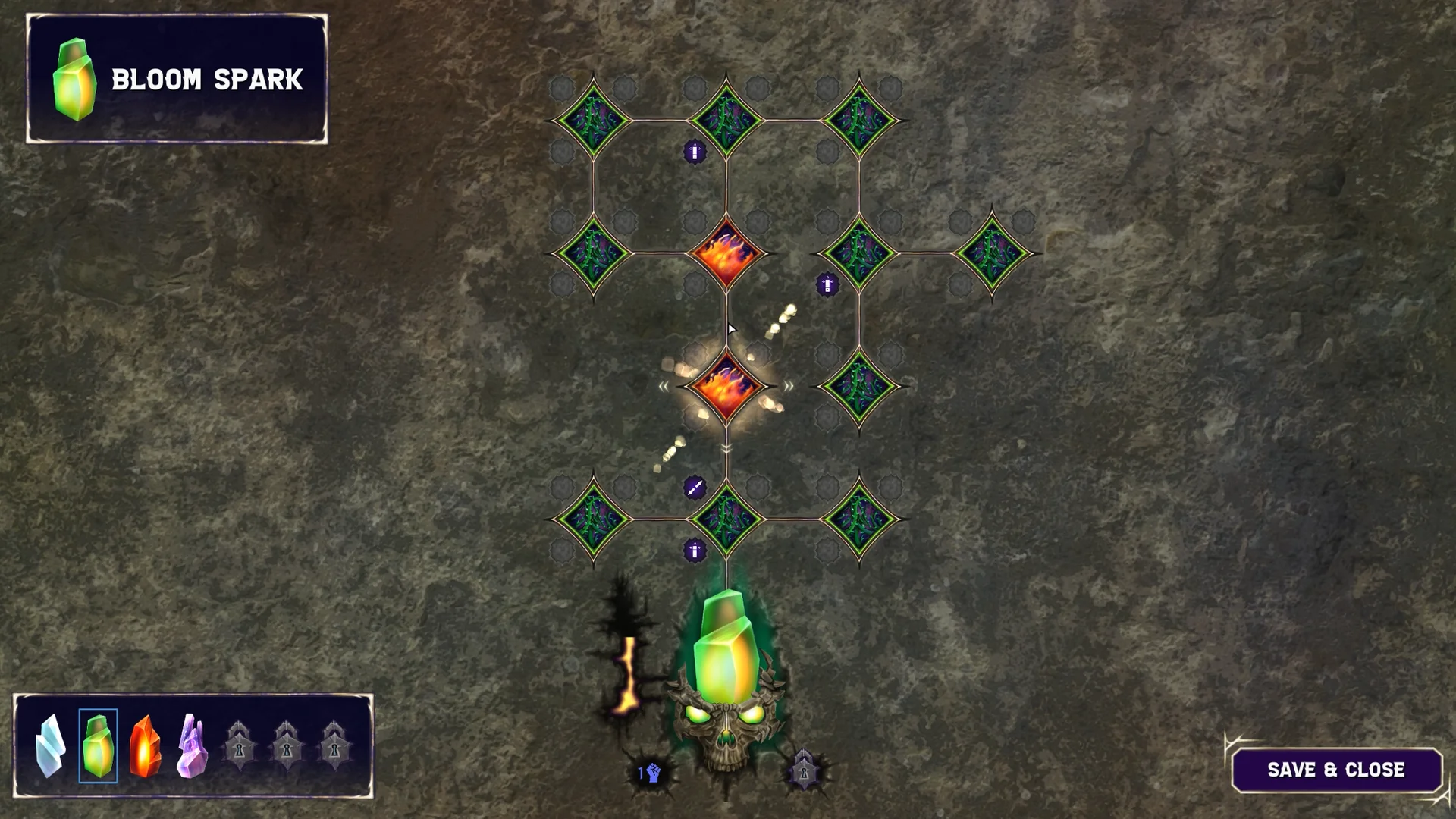
Task: Click the candle modifier icon near the top nodes
Action: click(x=694, y=151)
